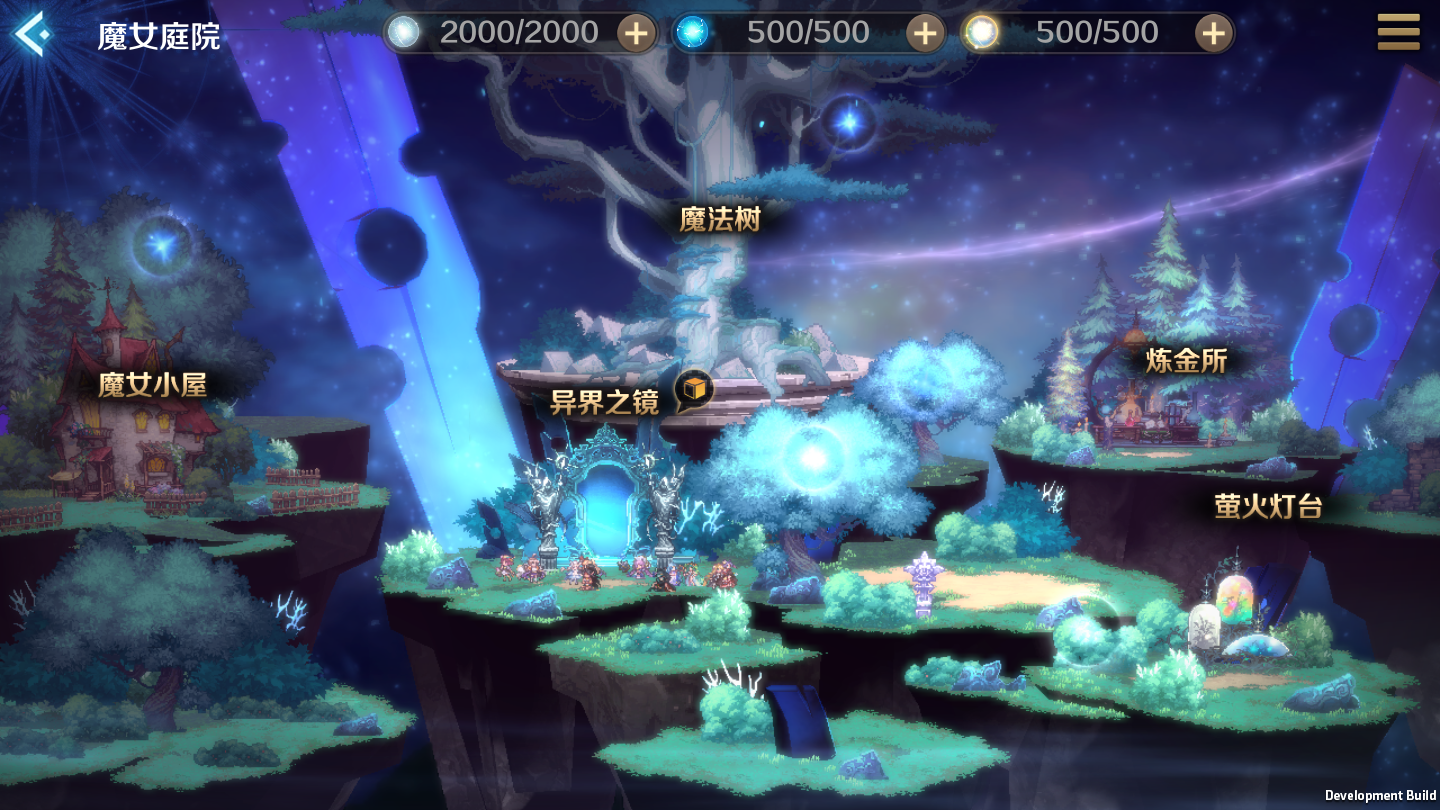Open the hamburger menu

click(x=1398, y=32)
